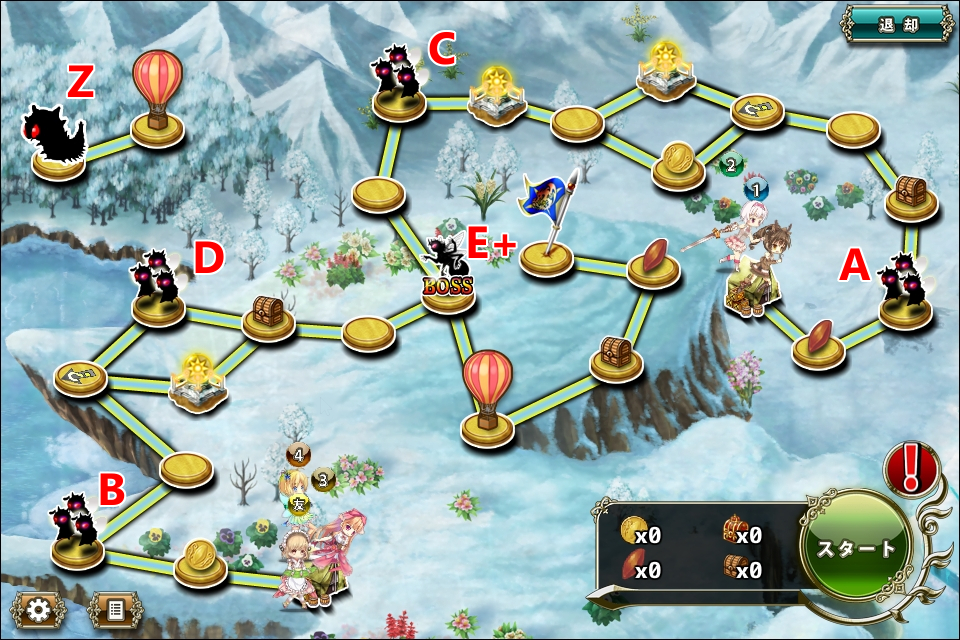The height and width of the screenshot is (640, 960).
Task: Open the red exclamation mark alert
Action: [911, 468]
